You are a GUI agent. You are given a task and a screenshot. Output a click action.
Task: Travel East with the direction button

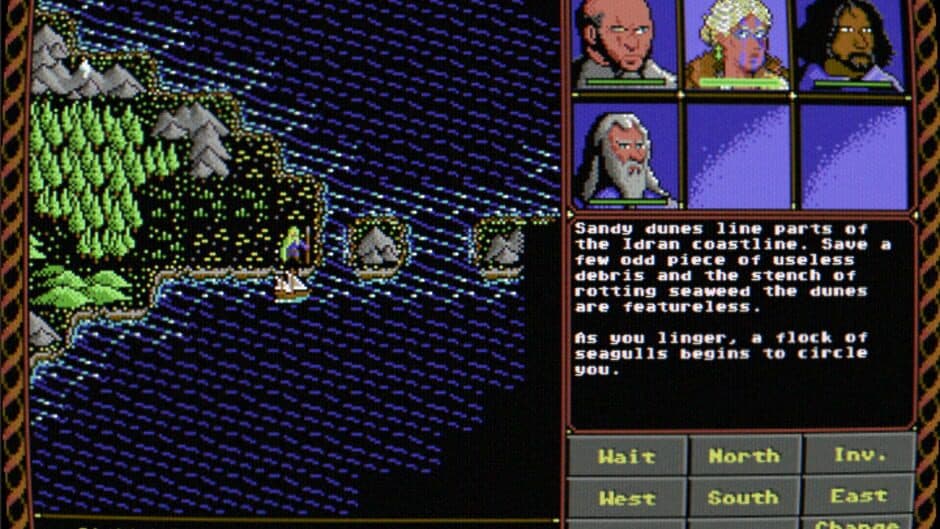tap(859, 497)
